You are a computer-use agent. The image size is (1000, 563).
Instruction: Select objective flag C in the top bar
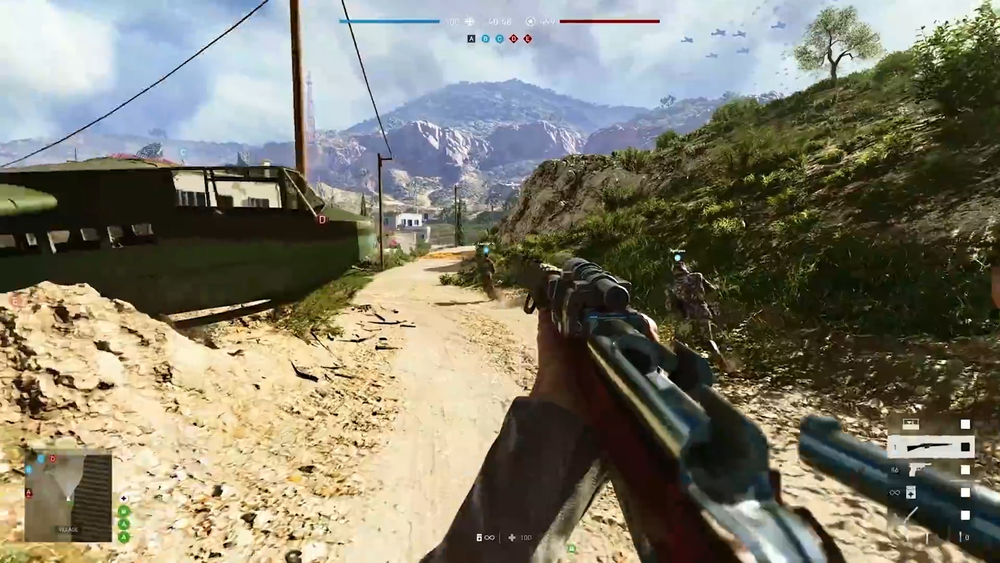pyautogui.click(x=499, y=39)
